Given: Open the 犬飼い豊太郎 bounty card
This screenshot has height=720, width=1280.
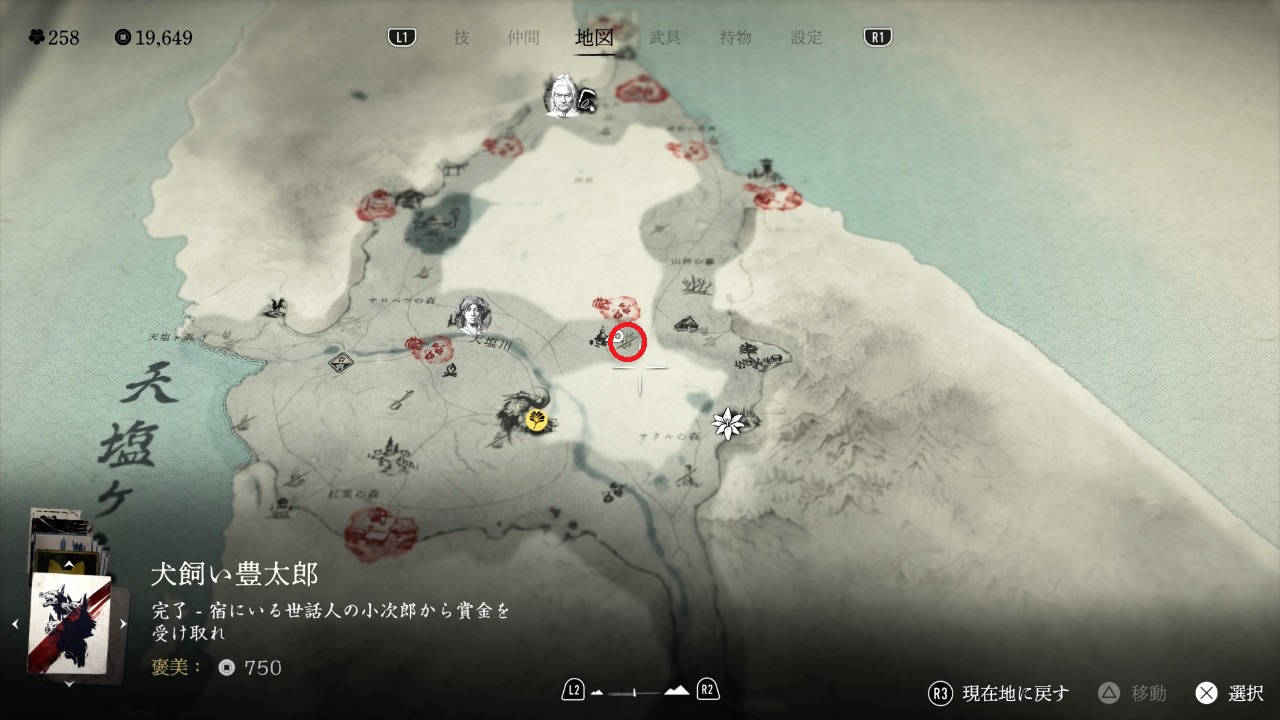Looking at the screenshot, I should (x=69, y=624).
